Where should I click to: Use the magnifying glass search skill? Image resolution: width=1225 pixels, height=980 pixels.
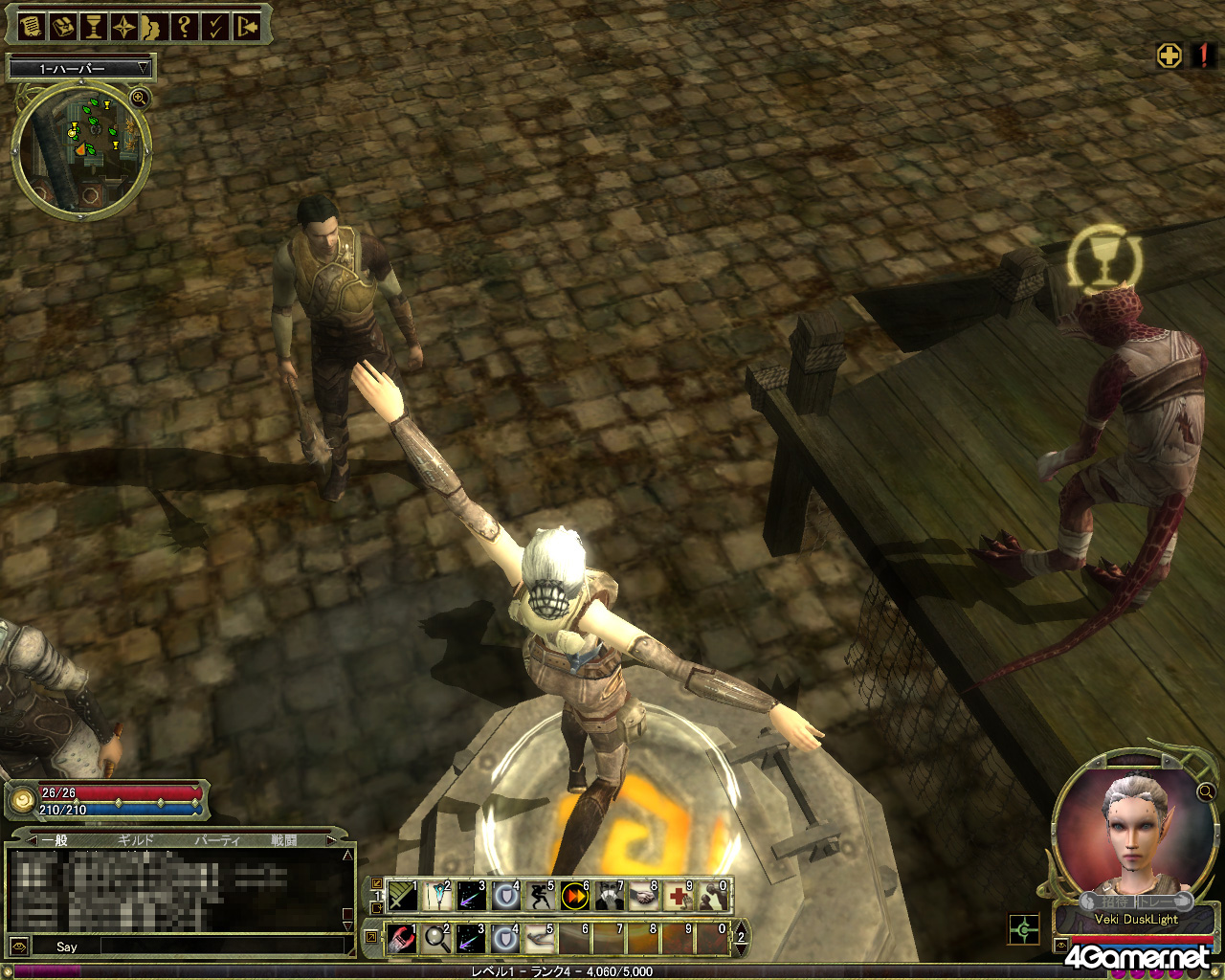437,939
